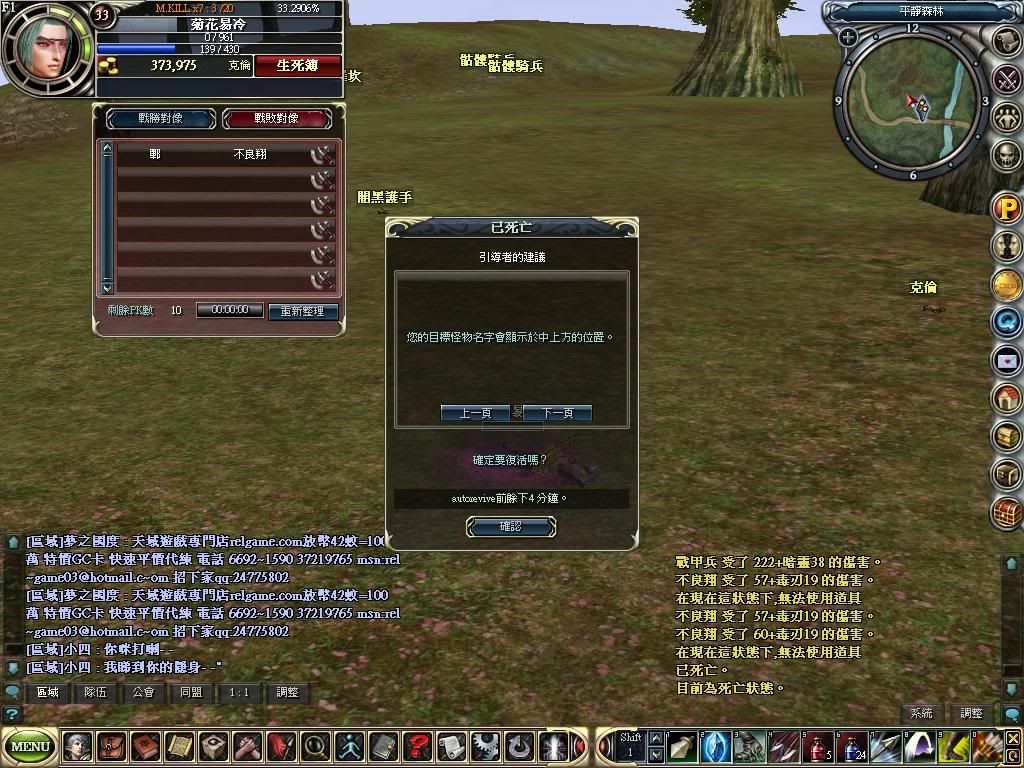The height and width of the screenshot is (768, 1024).
Task: Click the 系統 log tab
Action: click(x=921, y=713)
